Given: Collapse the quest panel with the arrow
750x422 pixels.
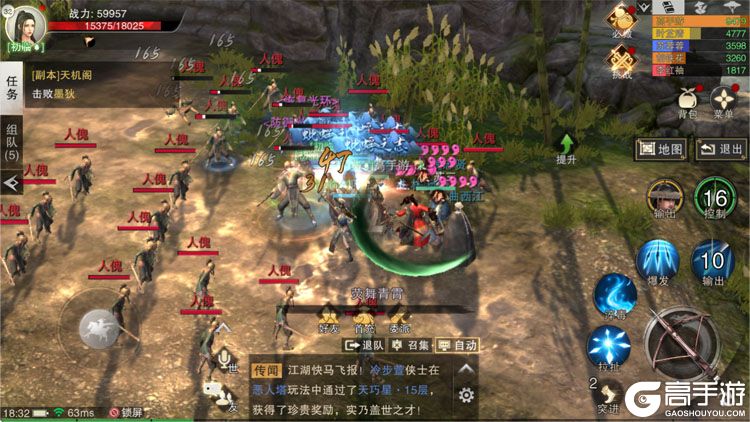Looking at the screenshot, I should tap(11, 184).
